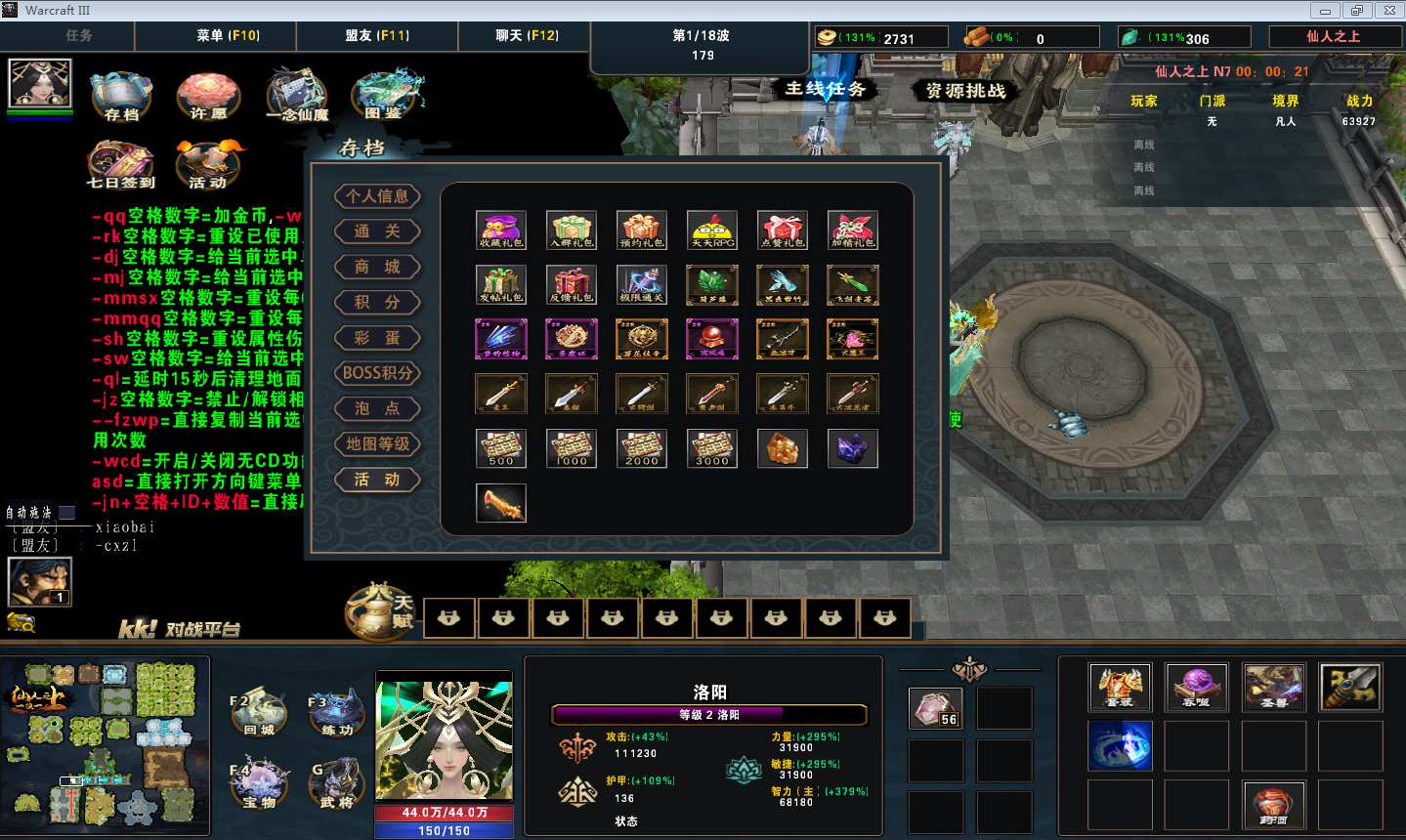
Task: Show the 图鉴 codex icon
Action: [387, 94]
